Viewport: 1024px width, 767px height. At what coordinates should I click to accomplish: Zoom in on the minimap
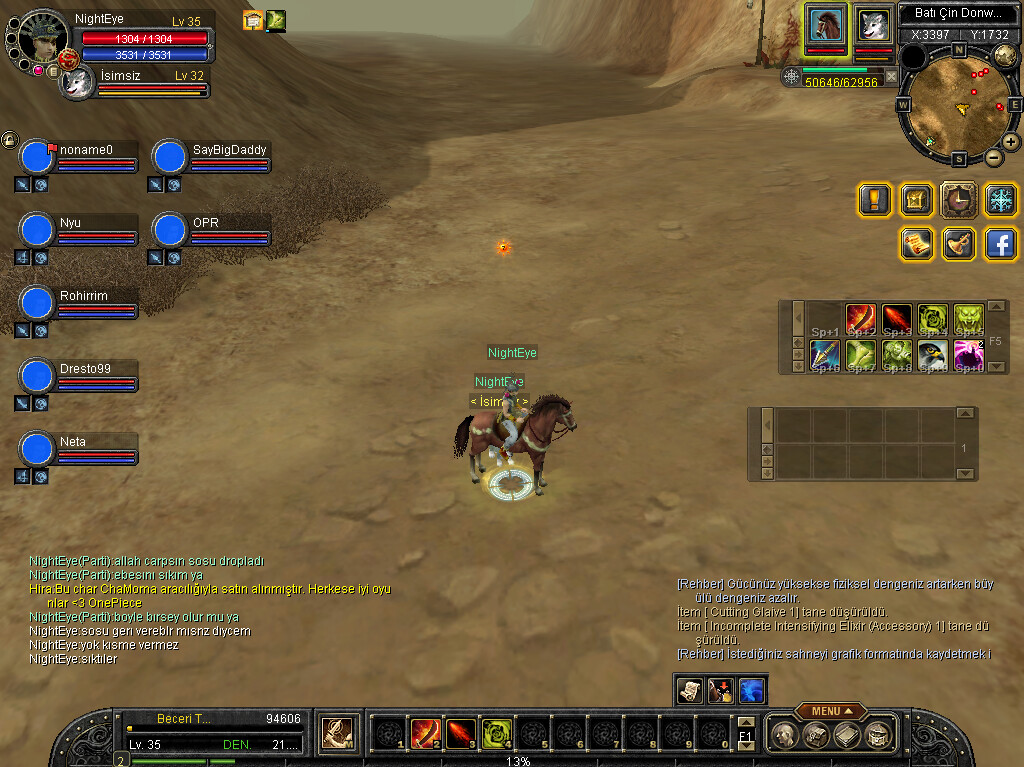point(1011,142)
